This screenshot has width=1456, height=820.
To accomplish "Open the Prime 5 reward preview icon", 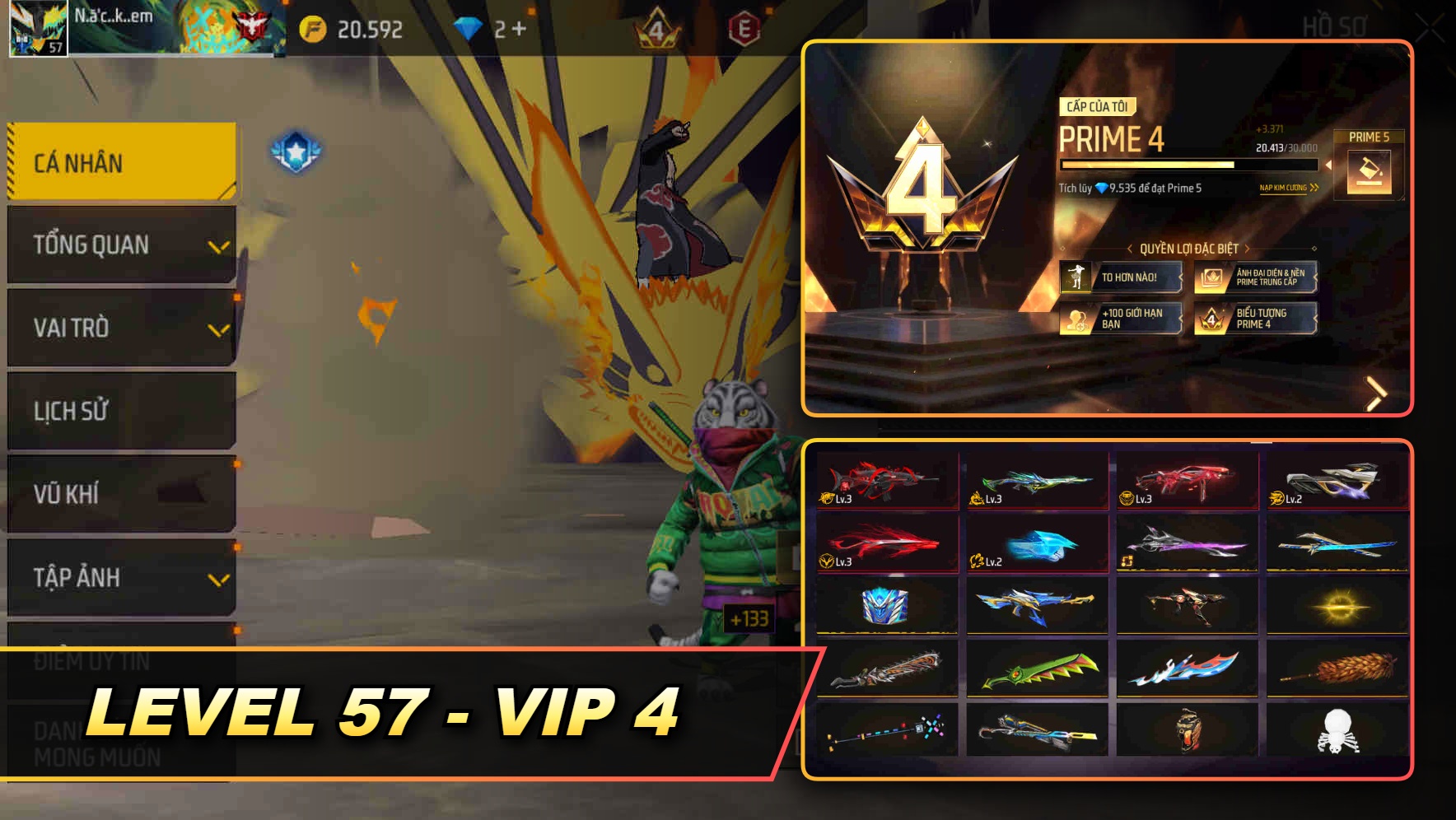I will click(x=1370, y=173).
